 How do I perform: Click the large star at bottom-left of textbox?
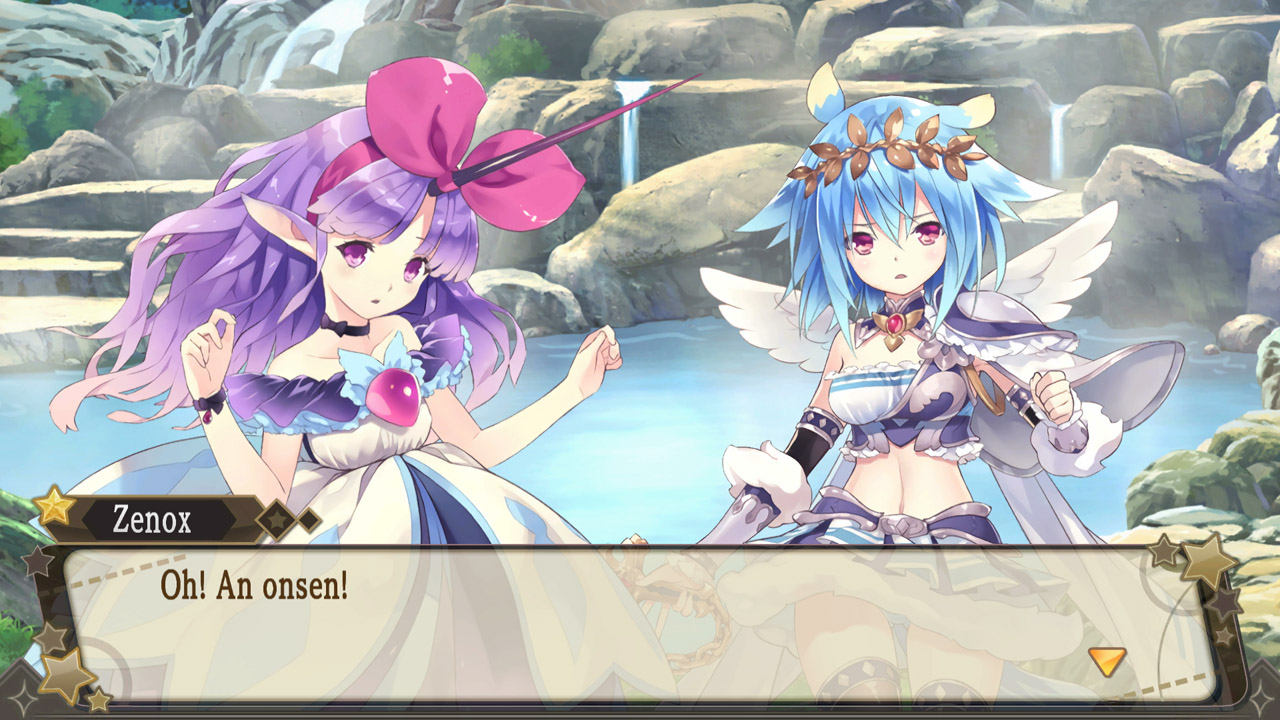coord(65,674)
